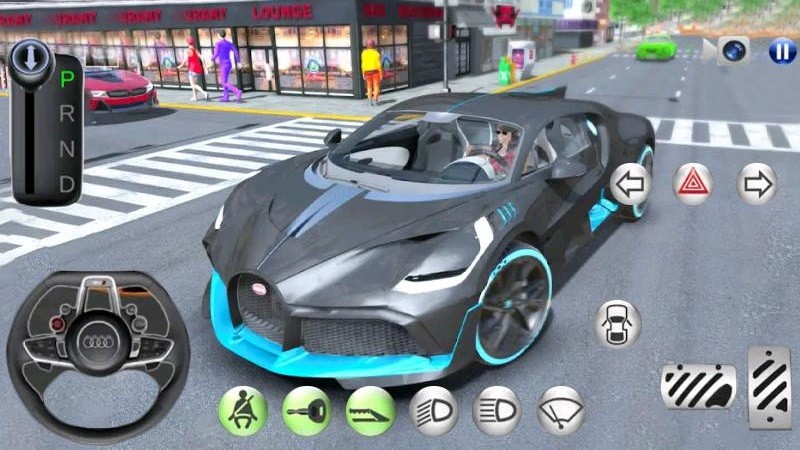Image resolution: width=800 pixels, height=450 pixels.
Task: Click the steering wheel control
Action: pyautogui.click(x=98, y=342)
